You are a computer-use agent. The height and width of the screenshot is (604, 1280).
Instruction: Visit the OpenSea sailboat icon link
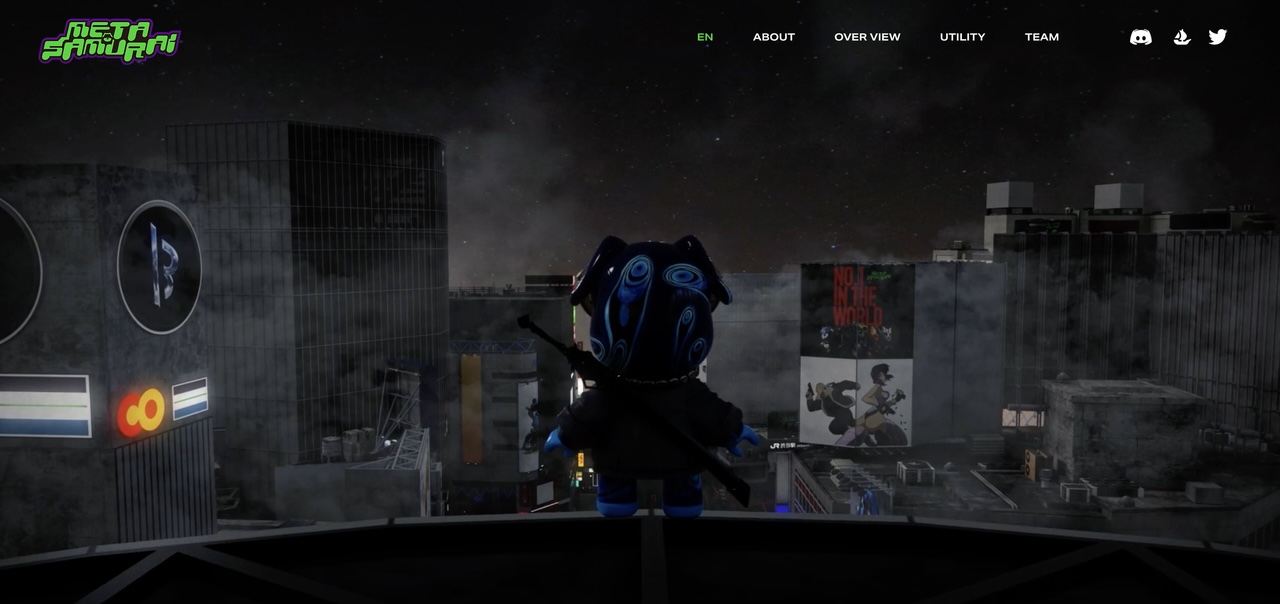[x=1182, y=37]
